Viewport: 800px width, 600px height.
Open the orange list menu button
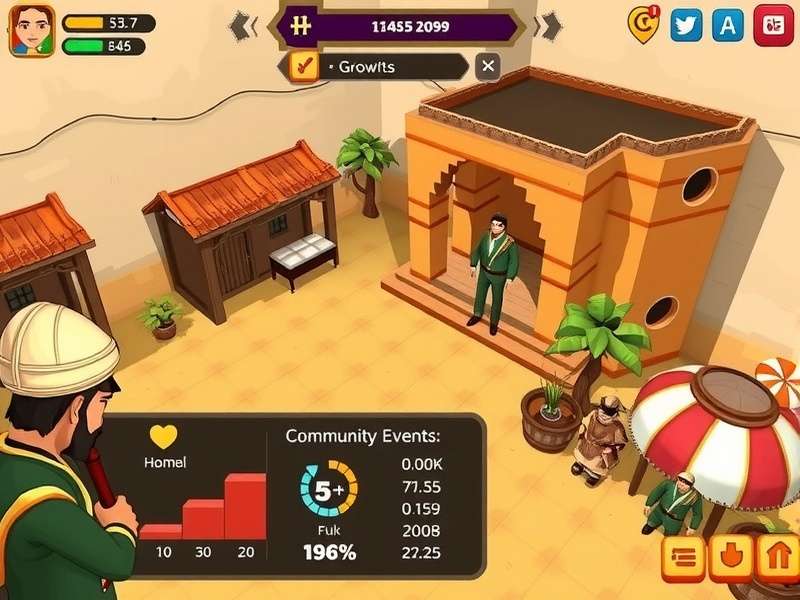(x=683, y=559)
